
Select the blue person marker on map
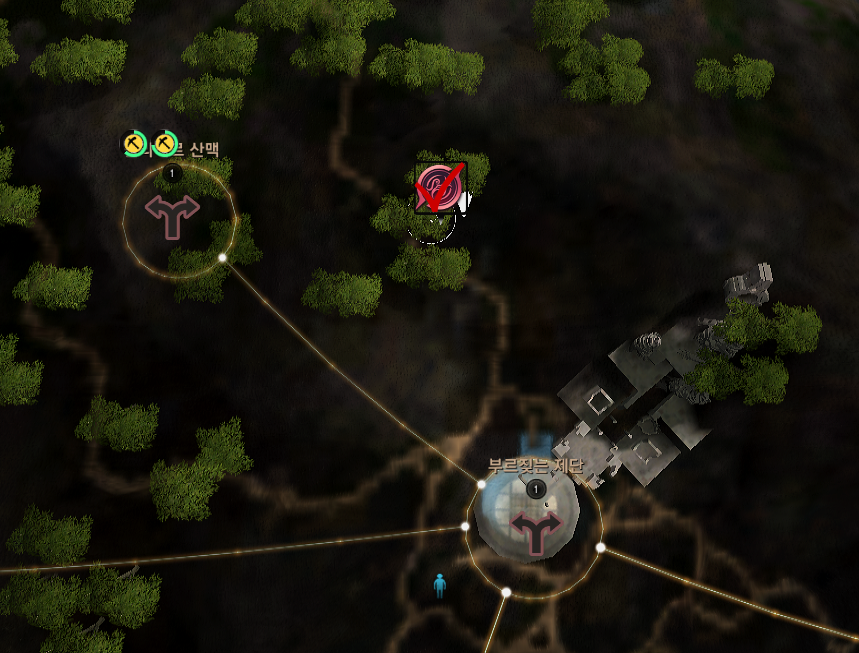click(439, 586)
